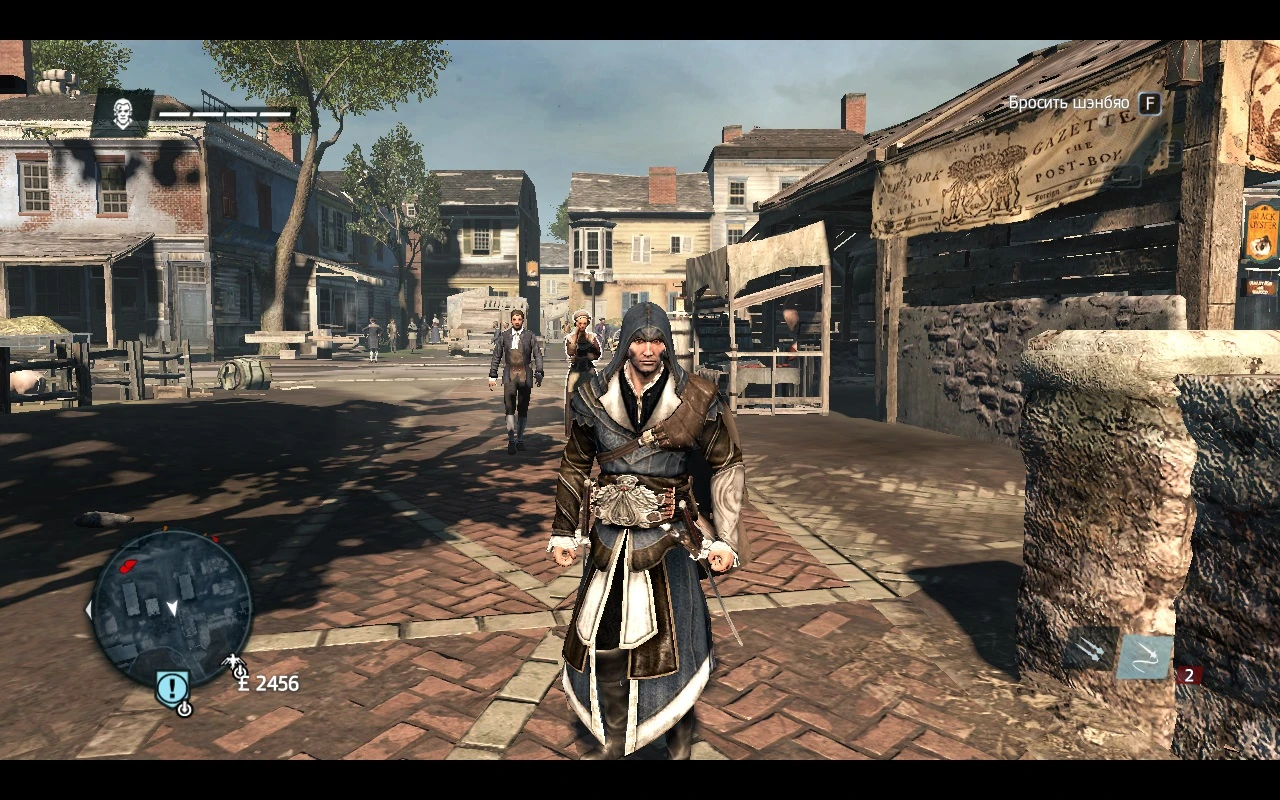
Task: Click the wooden barrel near the street
Action: (243, 375)
